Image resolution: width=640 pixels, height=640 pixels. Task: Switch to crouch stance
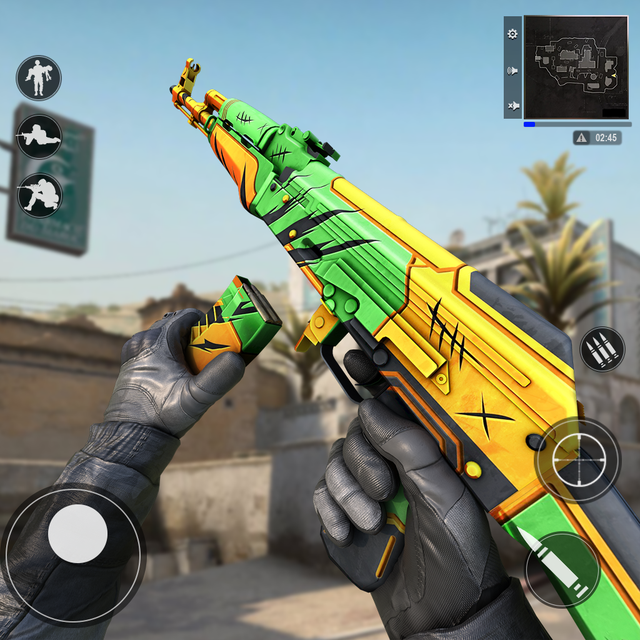(39, 195)
